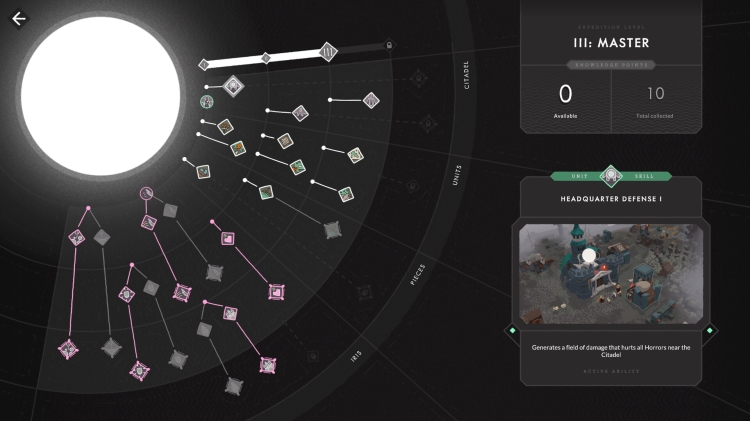Image resolution: width=750 pixels, height=422 pixels.
Task: Select the highlighted Headquarter Defense I node
Action: 233,86
